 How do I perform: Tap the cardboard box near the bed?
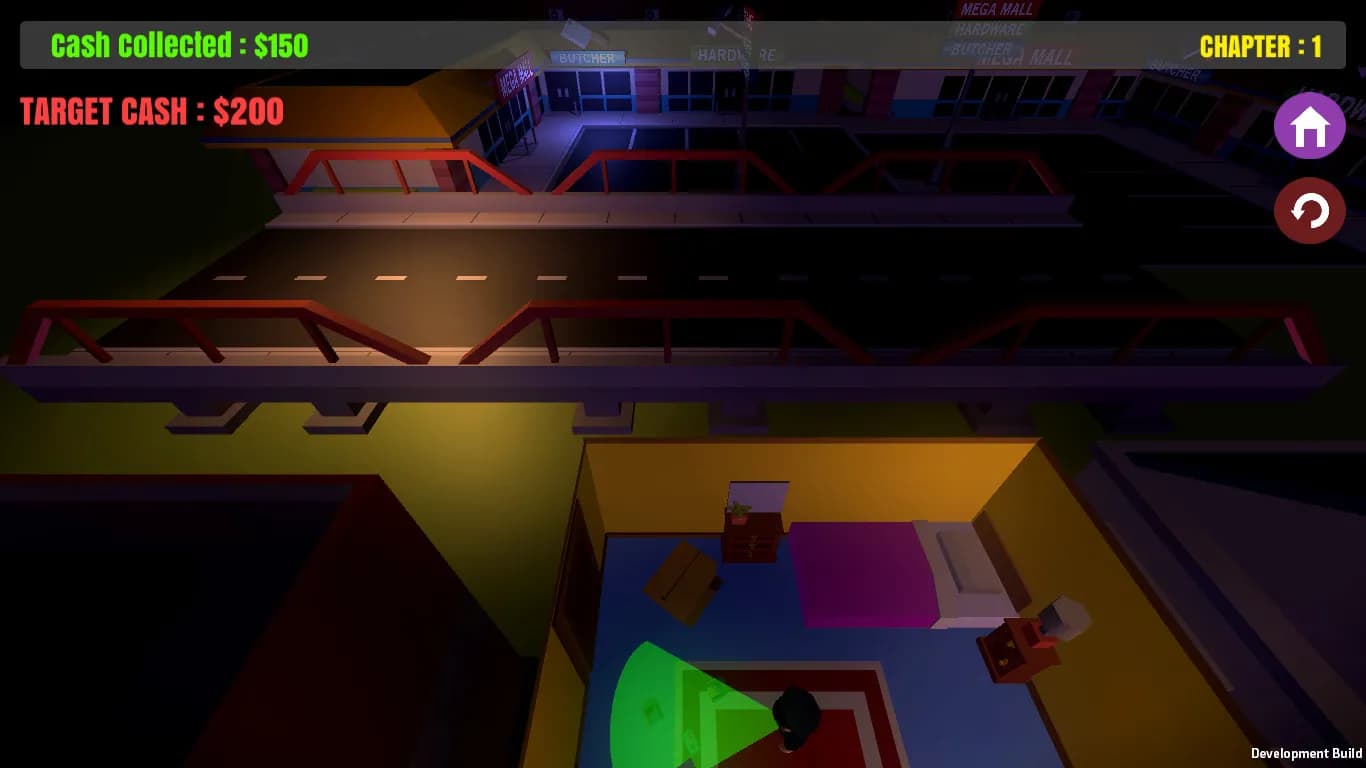coord(685,580)
